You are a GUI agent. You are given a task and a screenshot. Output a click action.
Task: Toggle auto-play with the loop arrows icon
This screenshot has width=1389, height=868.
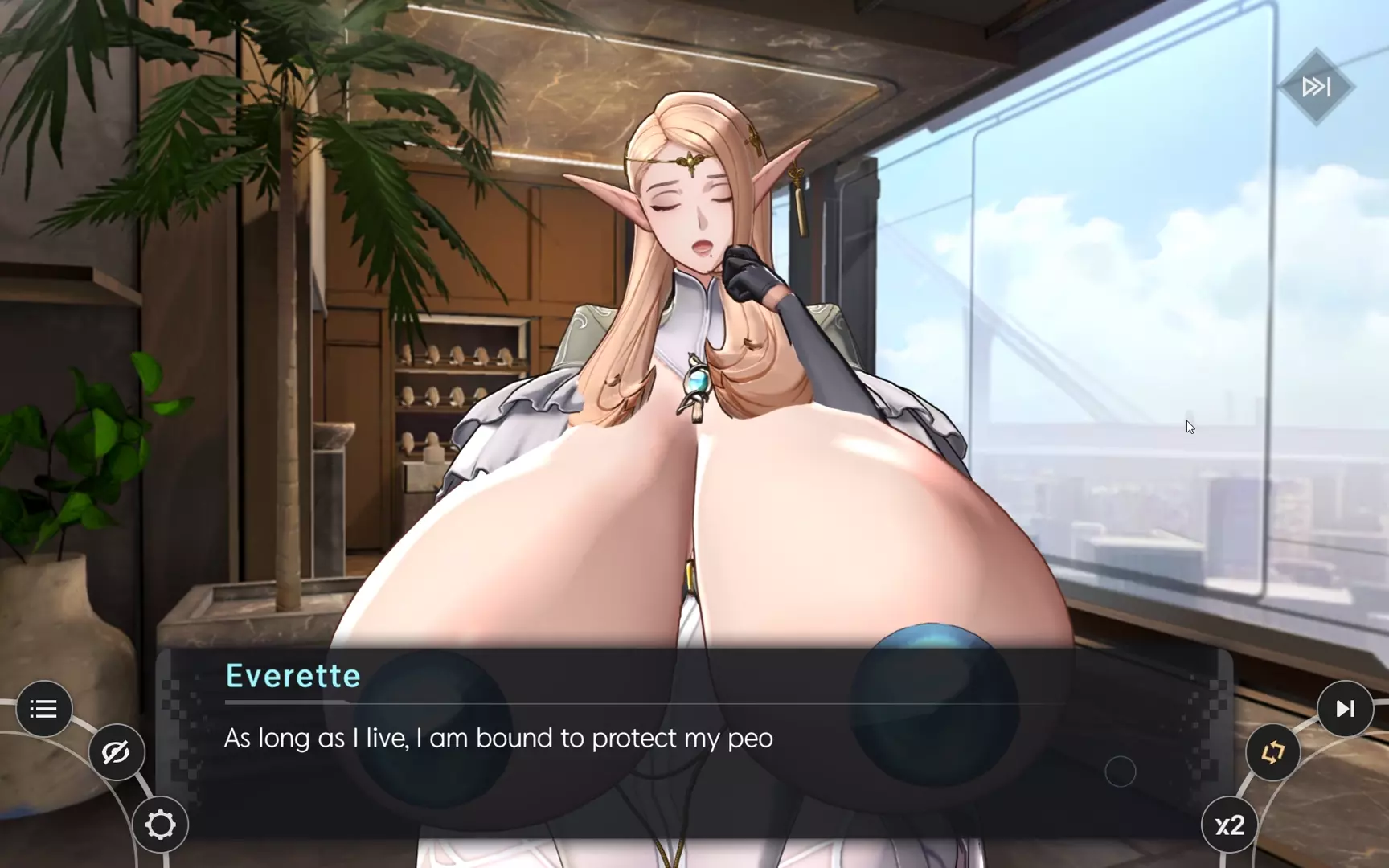tap(1272, 752)
